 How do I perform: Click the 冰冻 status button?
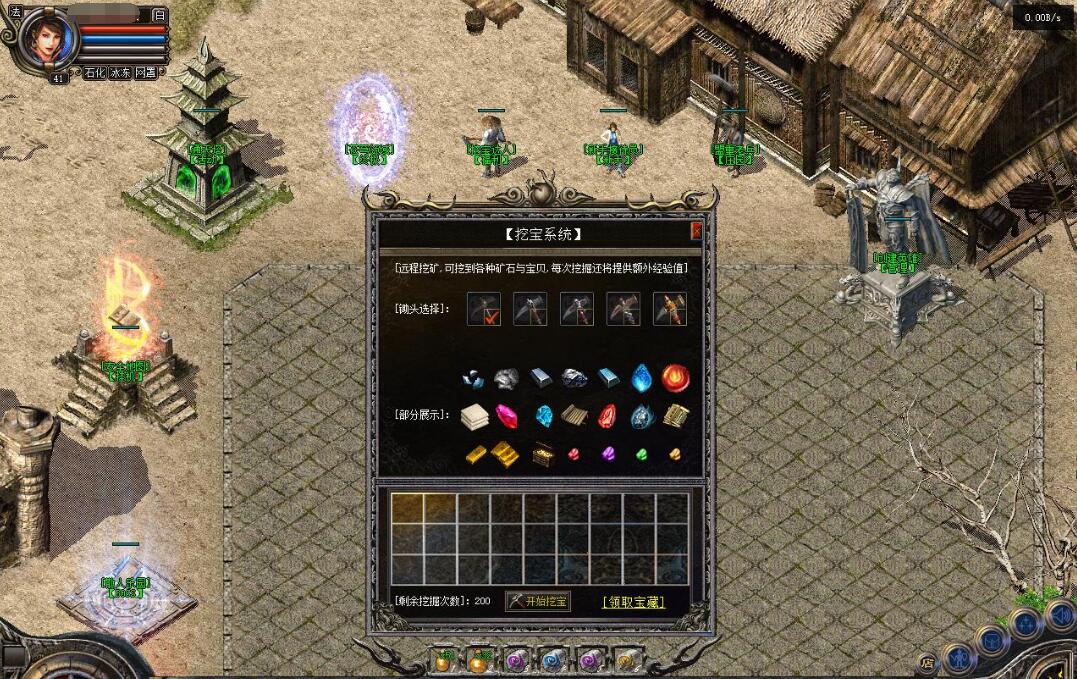point(120,73)
